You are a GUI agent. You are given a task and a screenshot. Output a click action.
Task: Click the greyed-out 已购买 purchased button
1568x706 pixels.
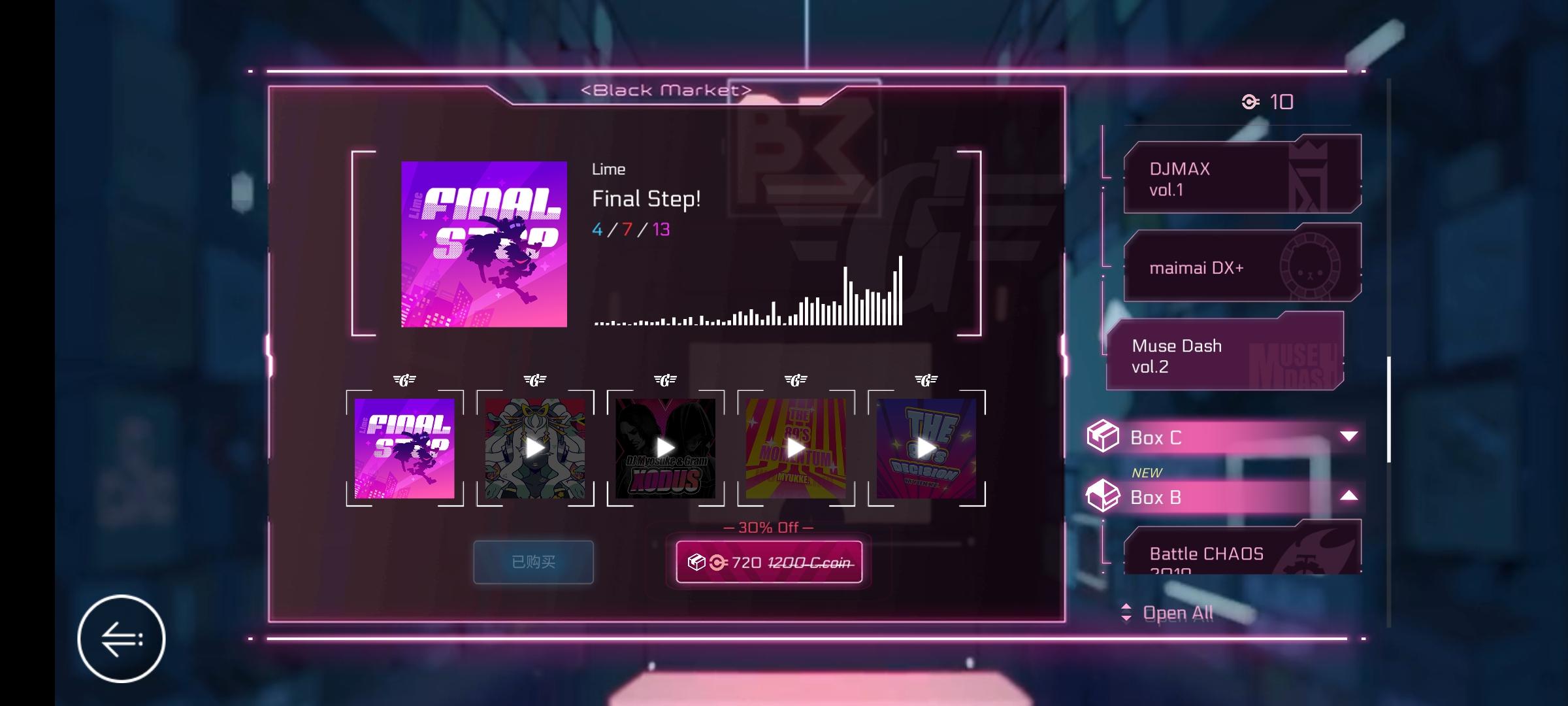[532, 562]
